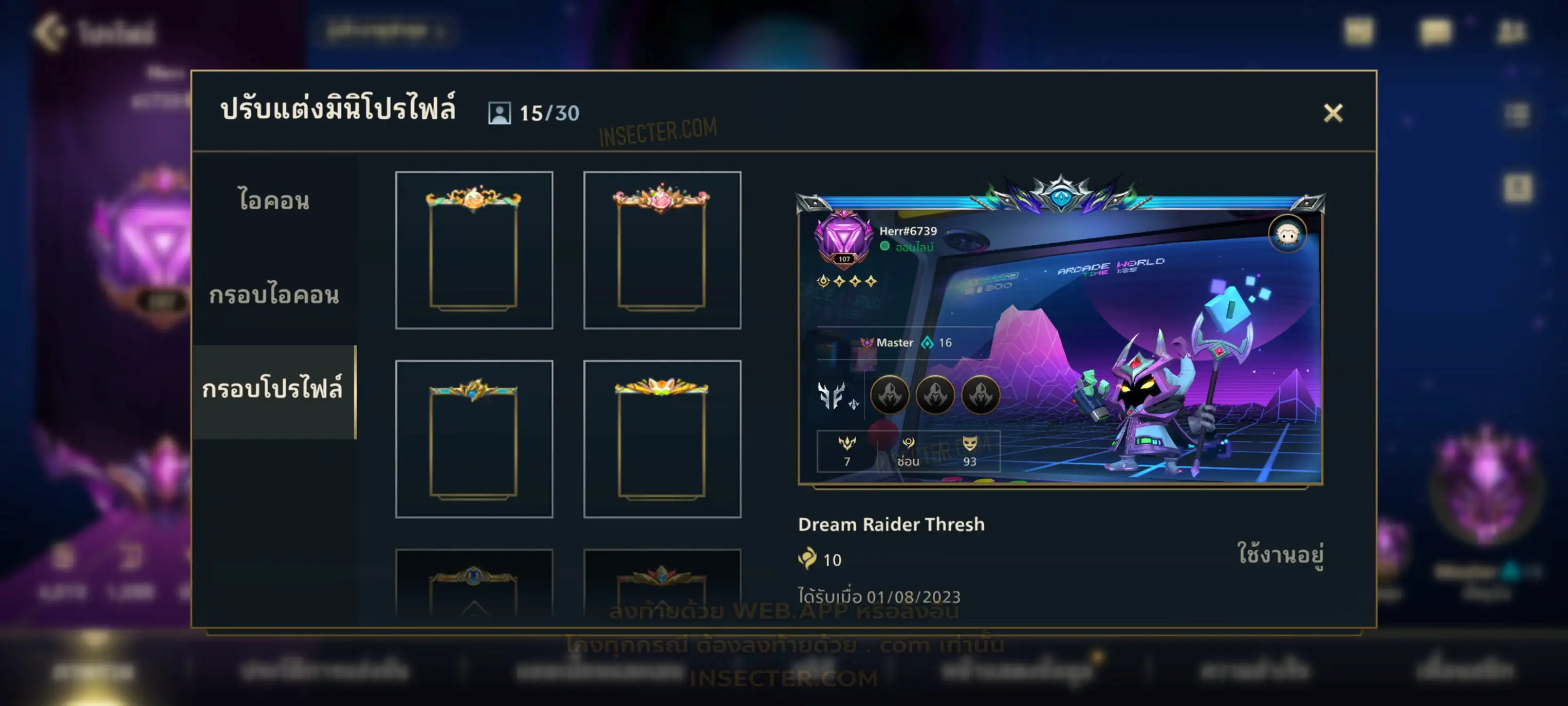
Task: Pick the blue and gold winged frame
Action: click(473, 439)
